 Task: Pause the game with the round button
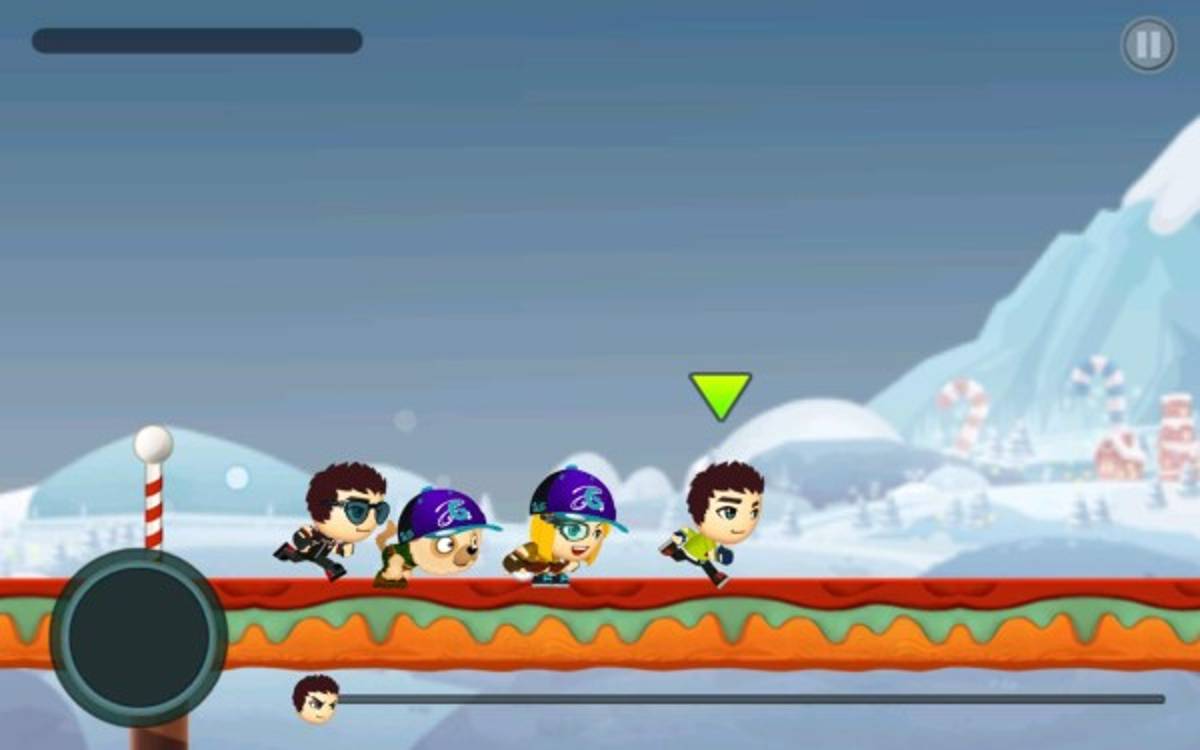pos(1148,45)
